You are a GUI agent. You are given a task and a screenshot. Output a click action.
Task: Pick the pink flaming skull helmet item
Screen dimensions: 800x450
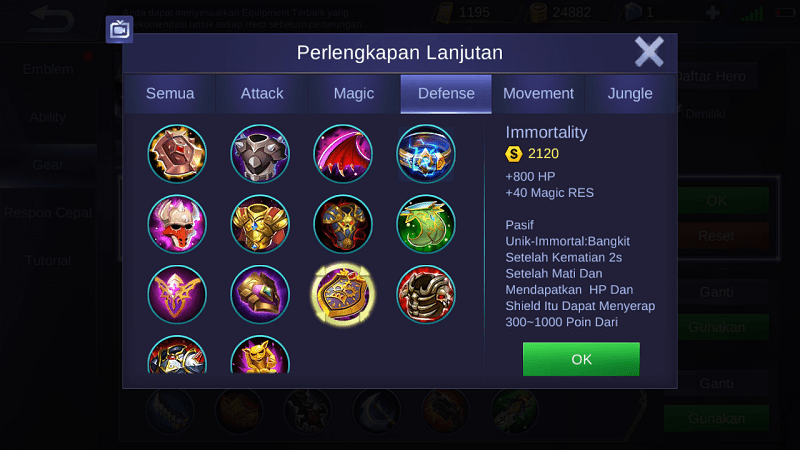177,224
